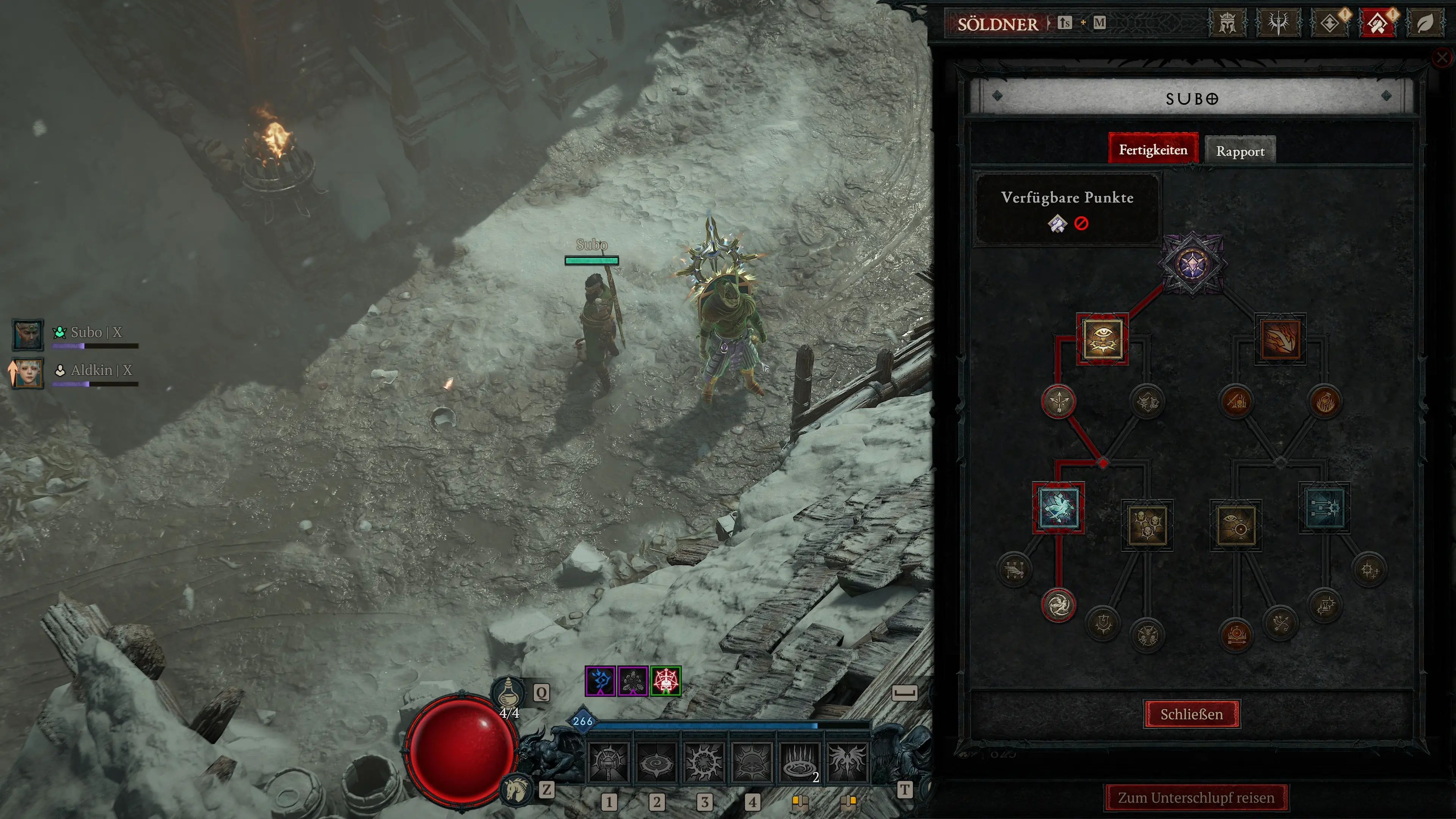
Task: Open the leaf icon tab
Action: [1425, 24]
